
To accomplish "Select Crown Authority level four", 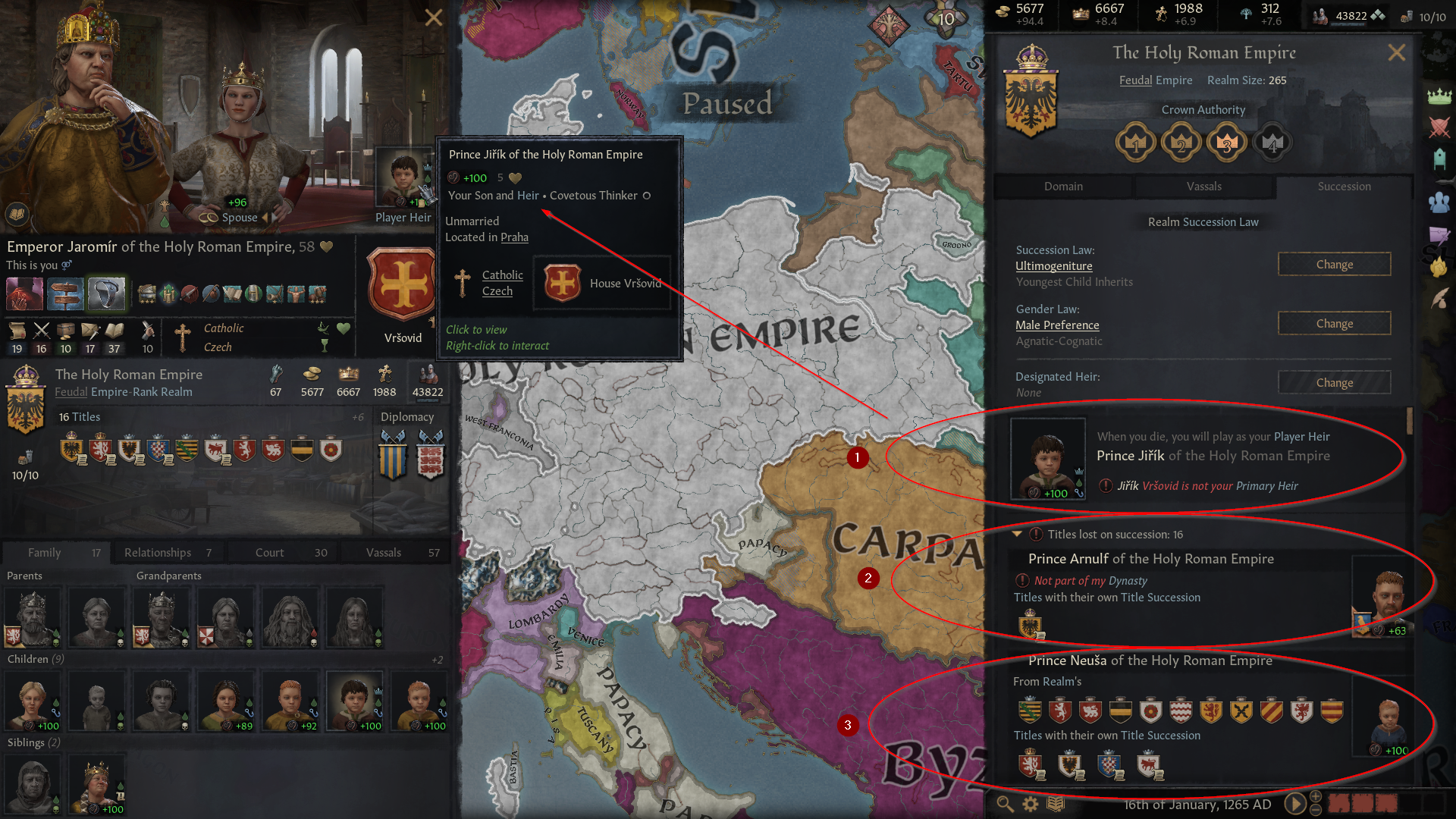I will [1272, 142].
